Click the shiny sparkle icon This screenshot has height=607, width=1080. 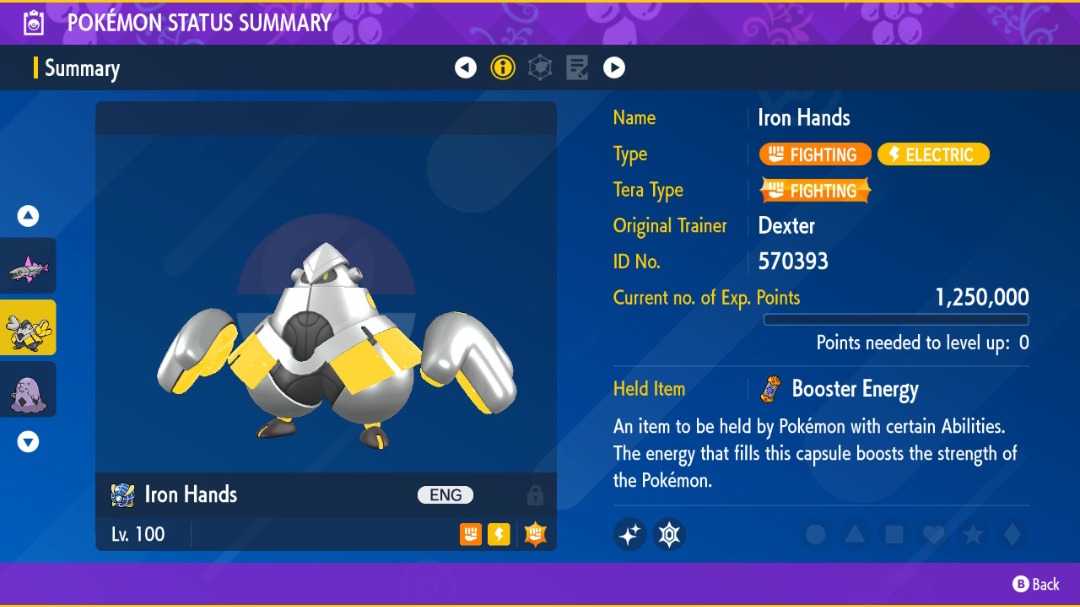[630, 535]
